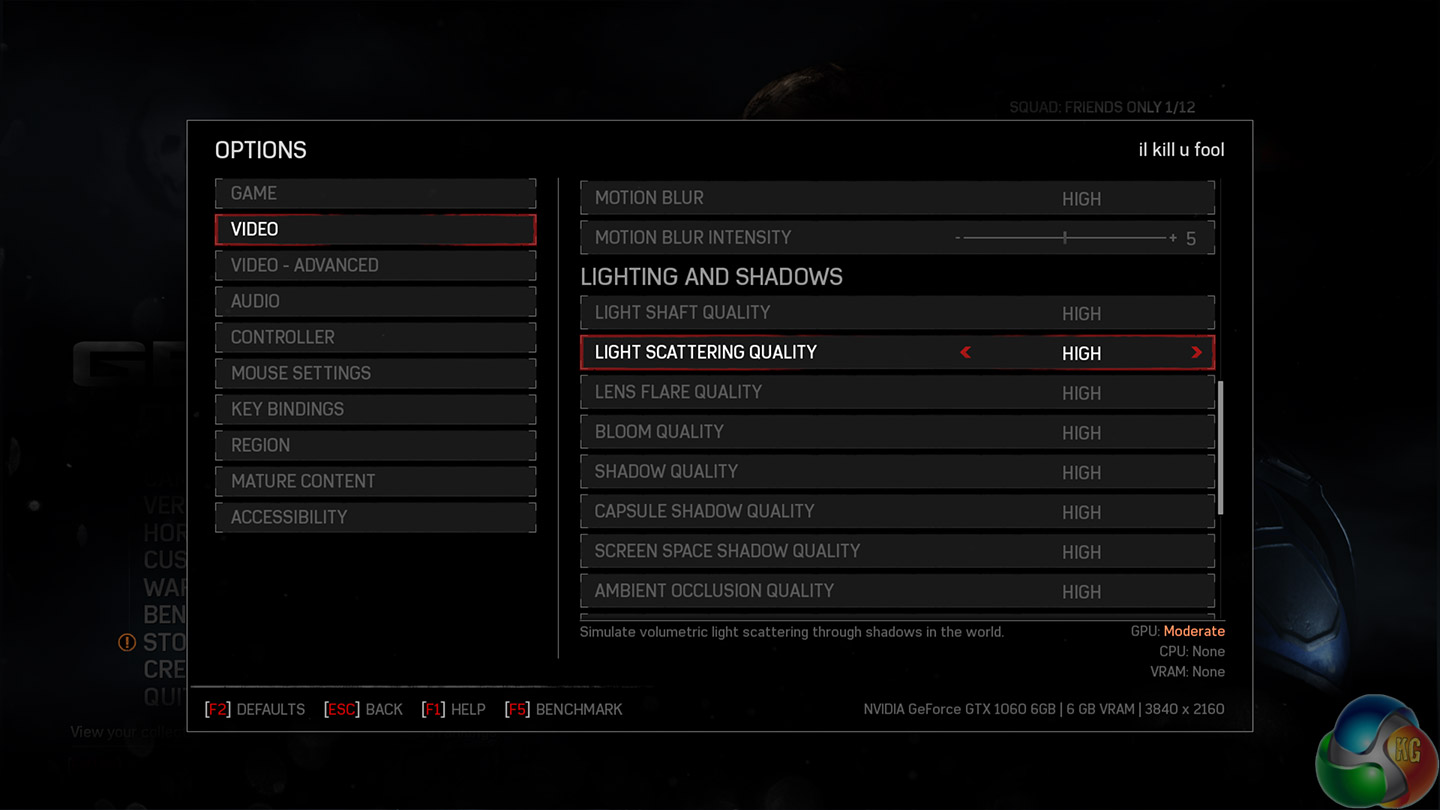The height and width of the screenshot is (810, 1440).
Task: Click Back to leave options
Action: 364,709
